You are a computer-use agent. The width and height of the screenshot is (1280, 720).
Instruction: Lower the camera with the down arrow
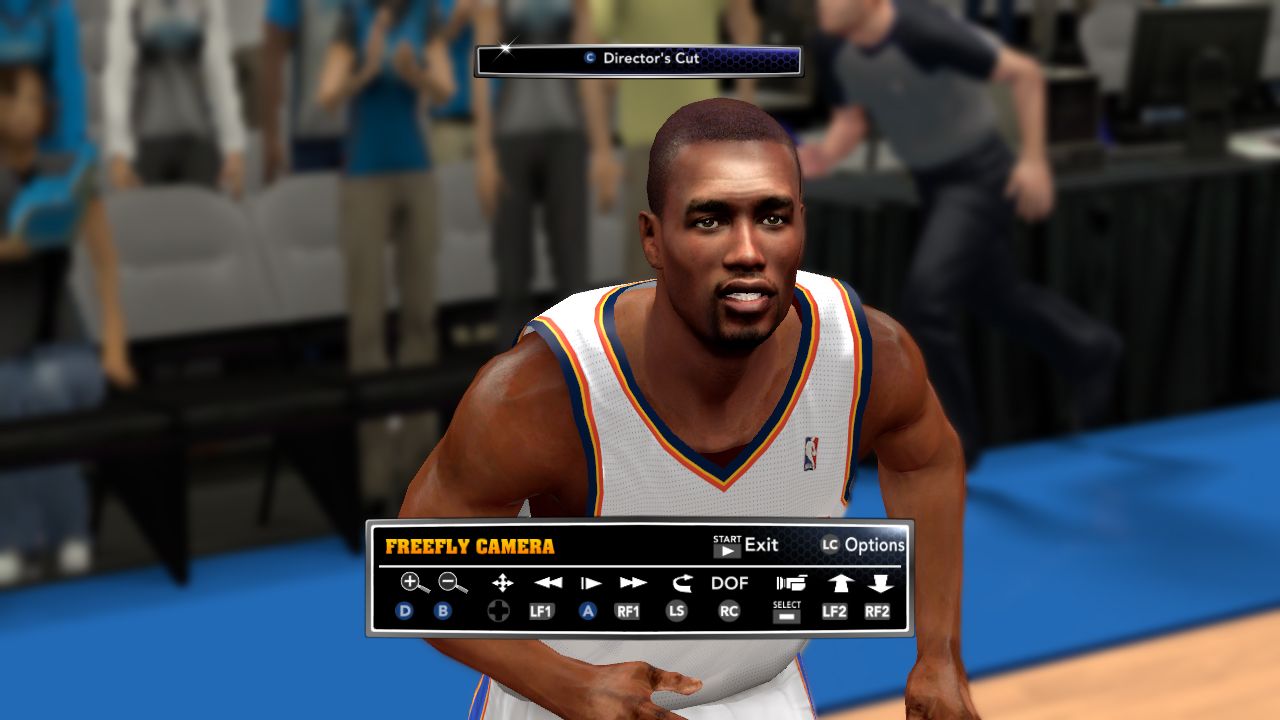[x=880, y=583]
